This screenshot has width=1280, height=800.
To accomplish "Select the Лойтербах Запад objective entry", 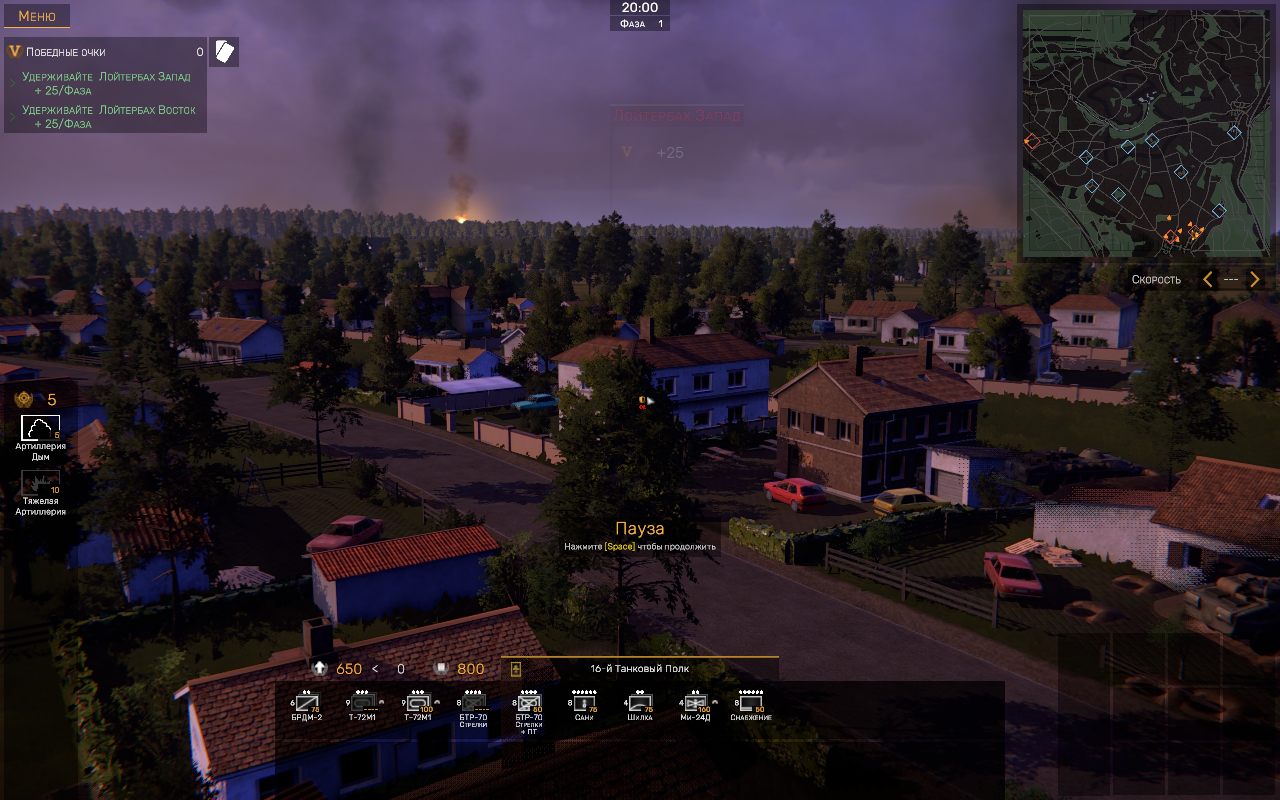I will point(106,83).
